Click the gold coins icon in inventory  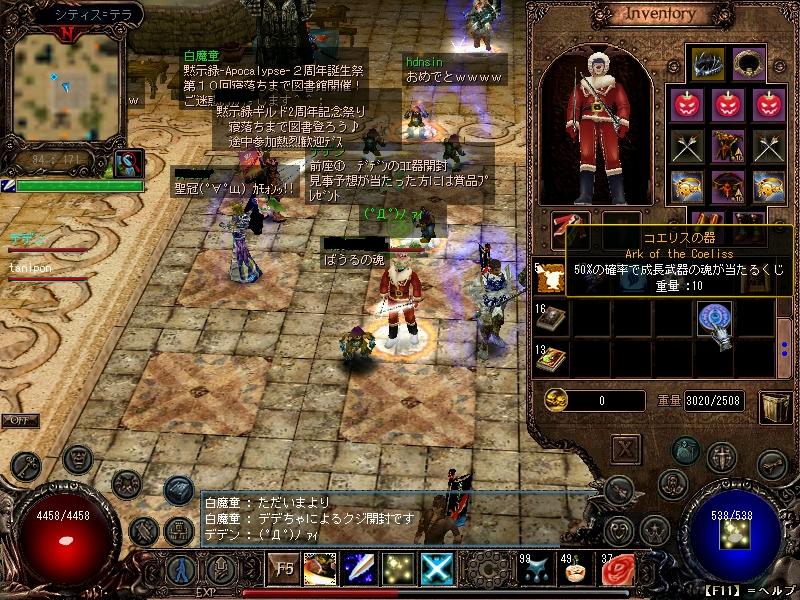[x=556, y=400]
